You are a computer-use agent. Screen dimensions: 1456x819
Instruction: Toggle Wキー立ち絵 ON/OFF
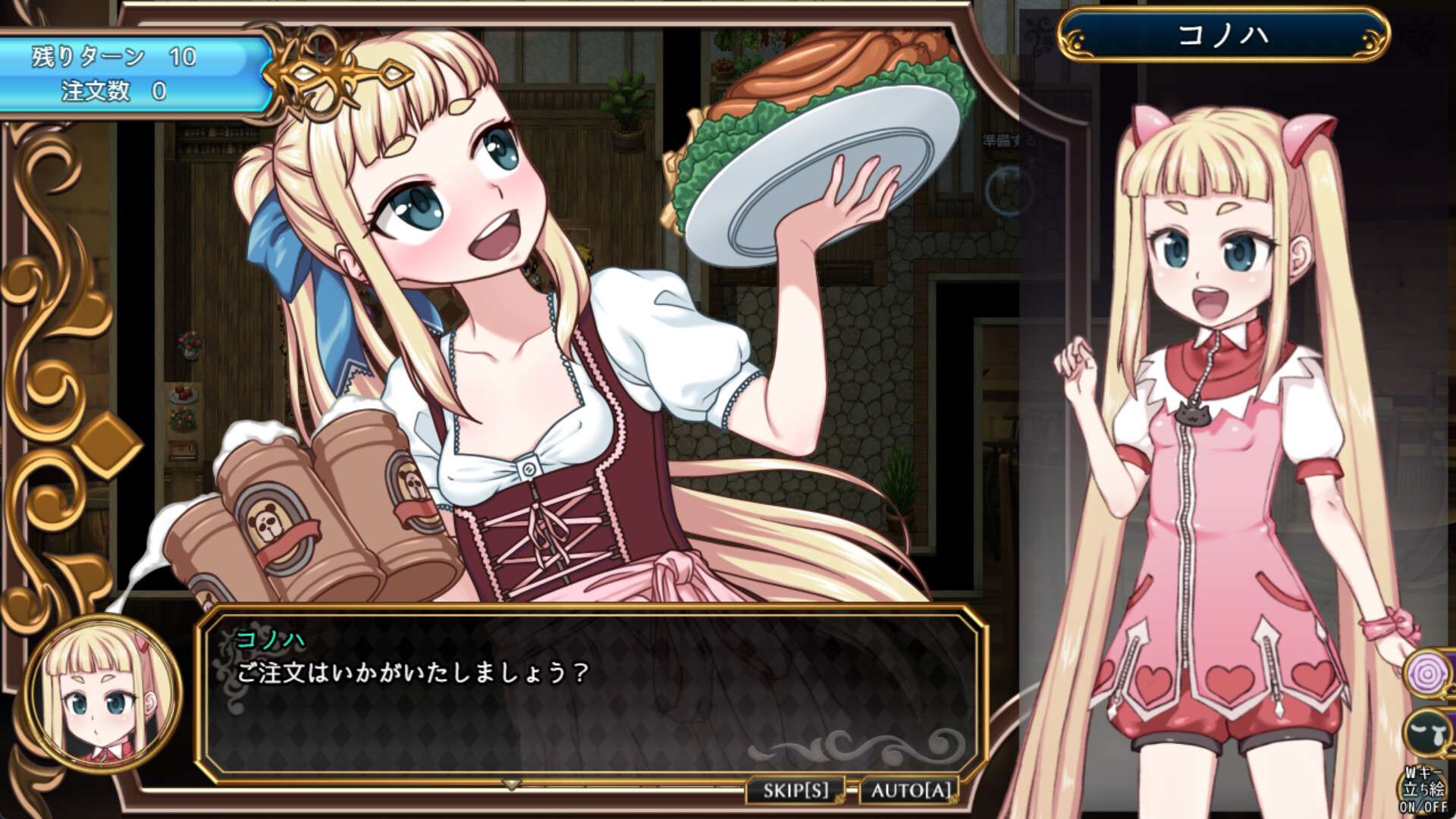(1424, 792)
